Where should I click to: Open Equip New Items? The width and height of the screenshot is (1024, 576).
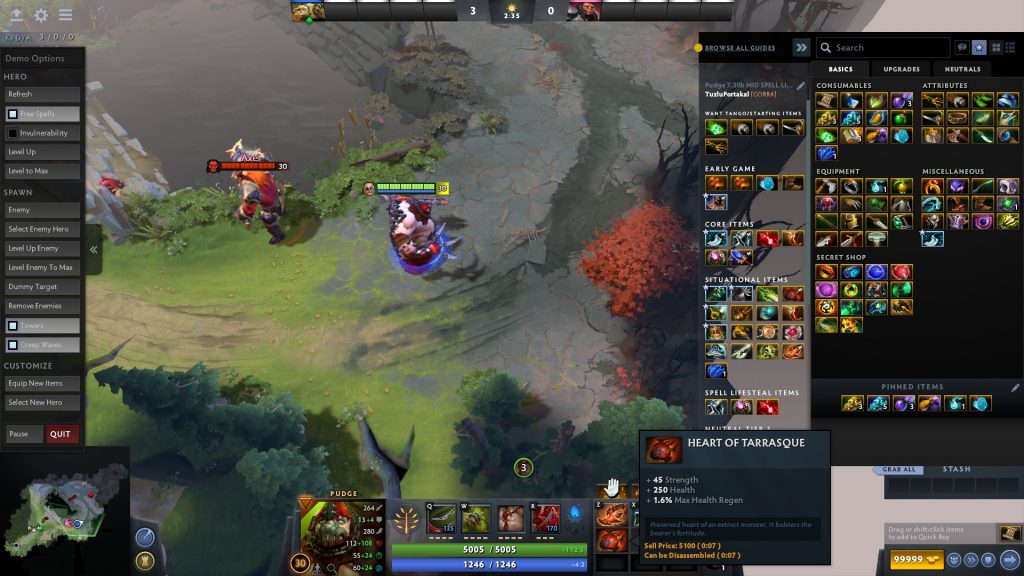[x=42, y=383]
